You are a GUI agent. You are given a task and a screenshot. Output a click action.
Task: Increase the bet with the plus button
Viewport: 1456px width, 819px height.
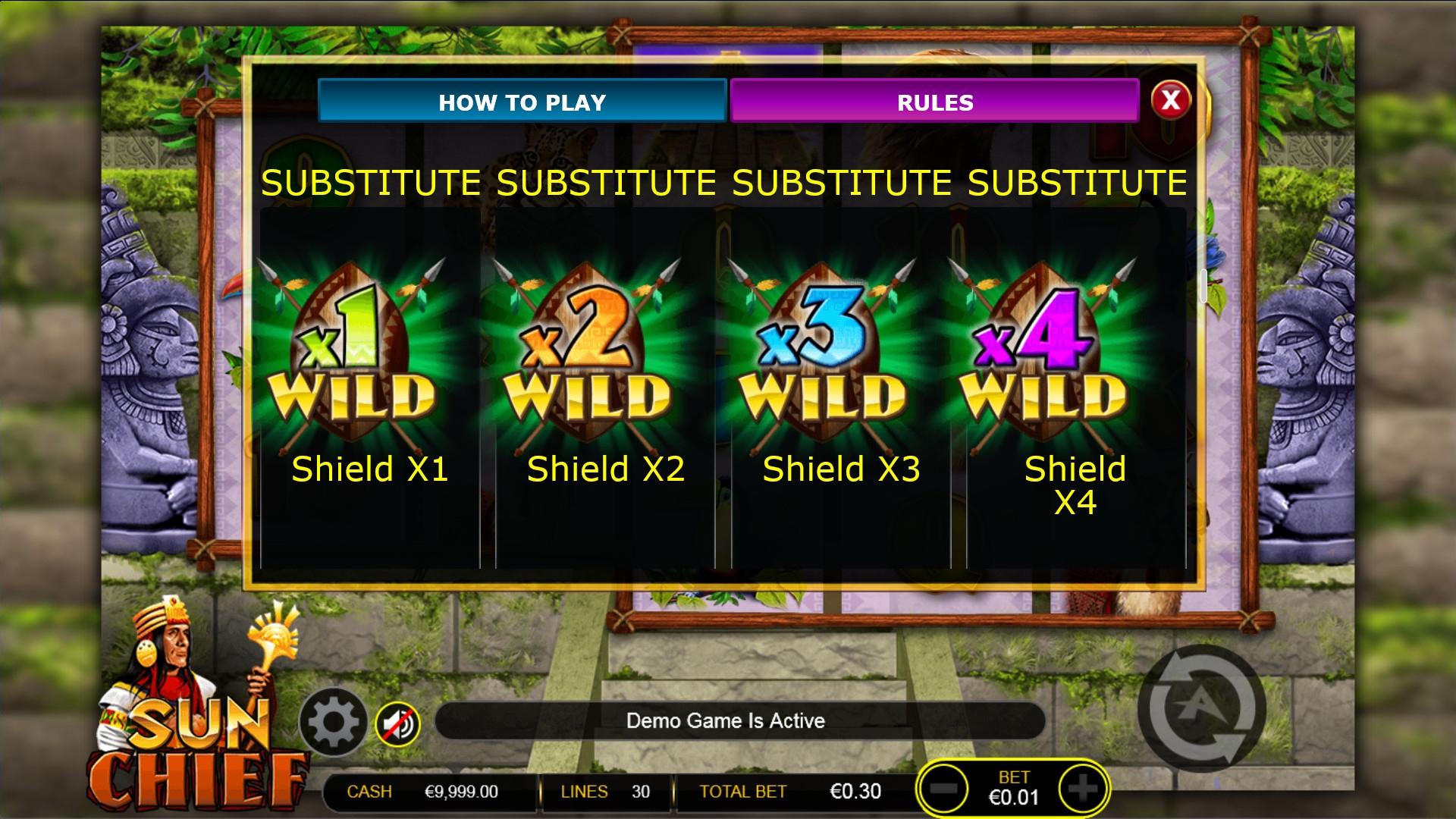coord(1082,789)
